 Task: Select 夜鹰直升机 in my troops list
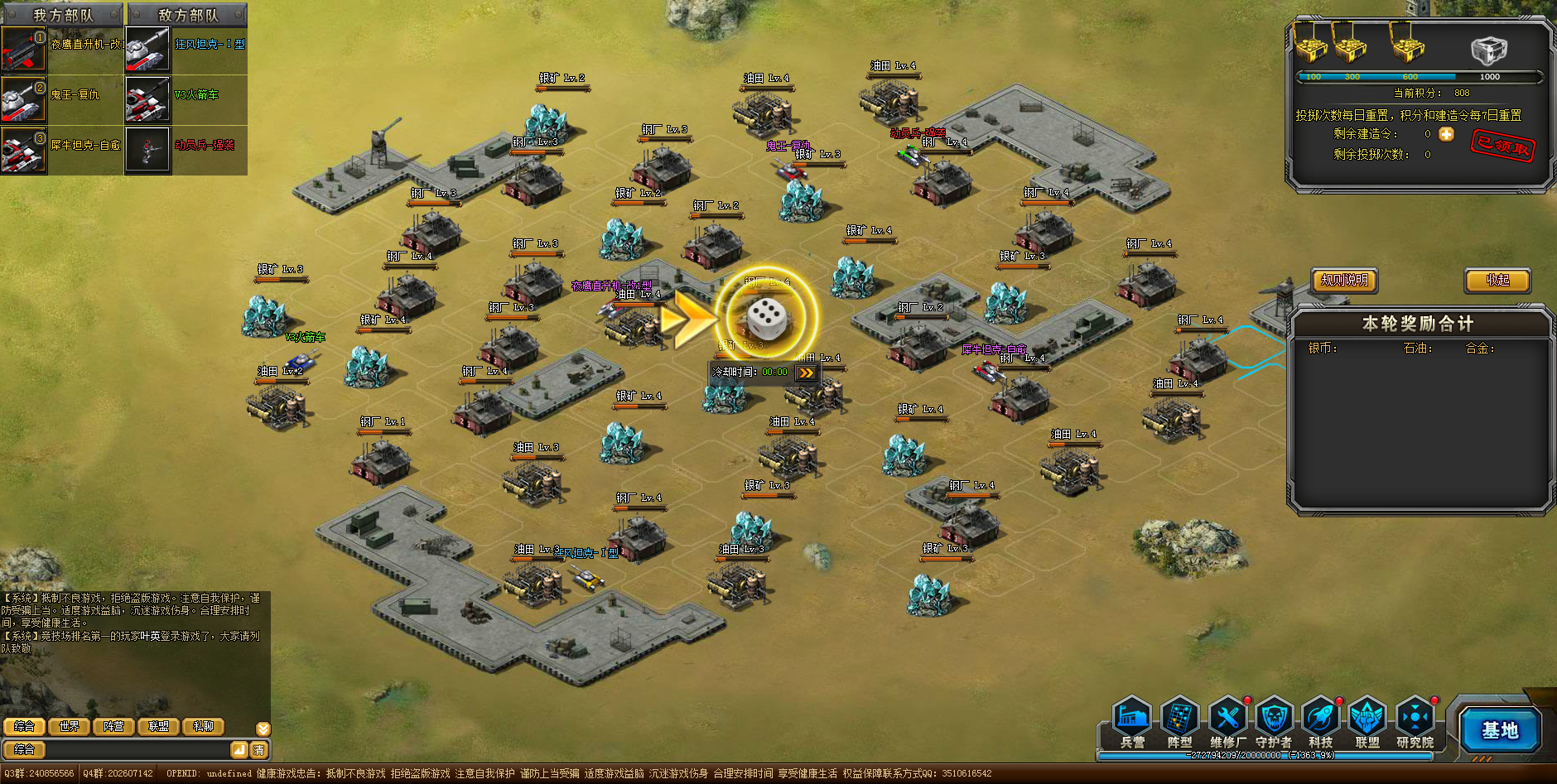62,49
